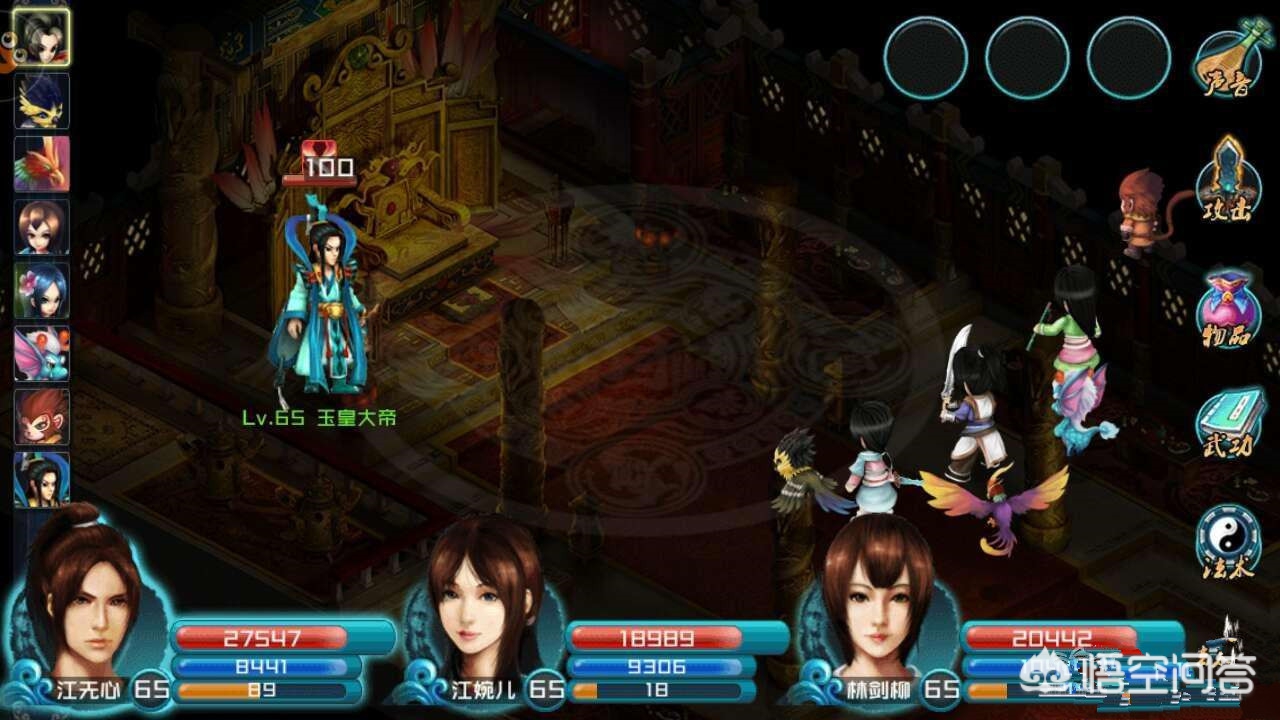Screen dimensions: 1280x720
Task: Select the black-and-yellow bird turn-order portrait
Action: click(x=42, y=100)
